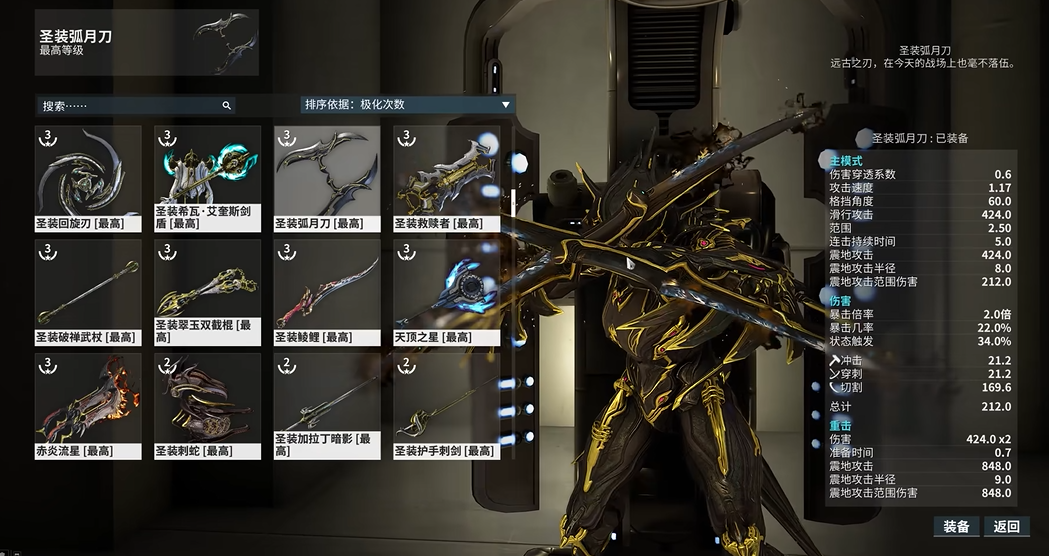
Task: Select the 圣装弧月刀 weapon tile
Action: (327, 177)
